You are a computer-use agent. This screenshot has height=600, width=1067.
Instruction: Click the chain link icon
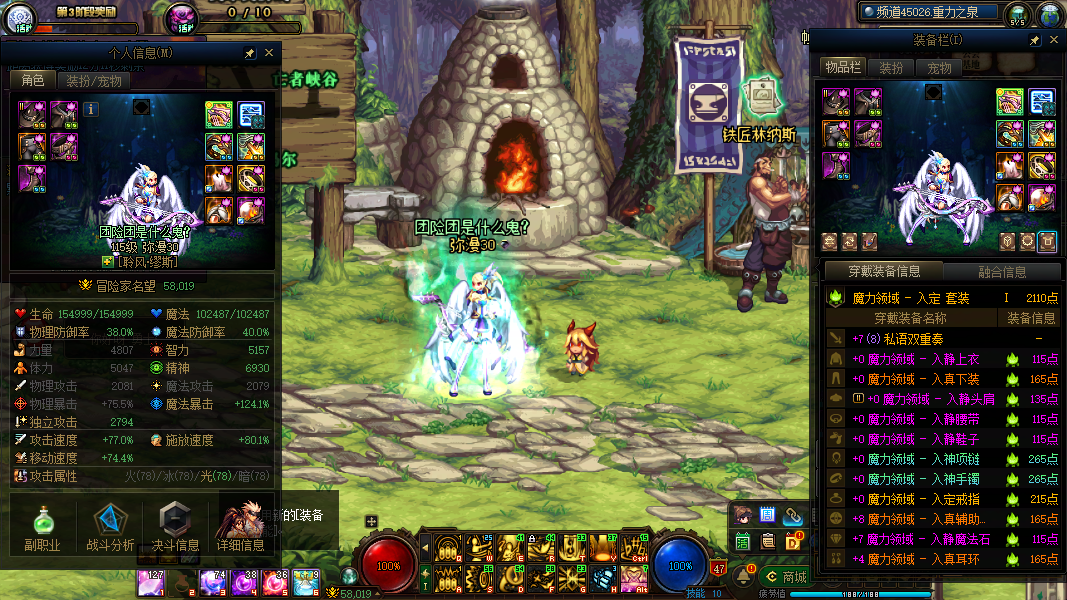[794, 516]
